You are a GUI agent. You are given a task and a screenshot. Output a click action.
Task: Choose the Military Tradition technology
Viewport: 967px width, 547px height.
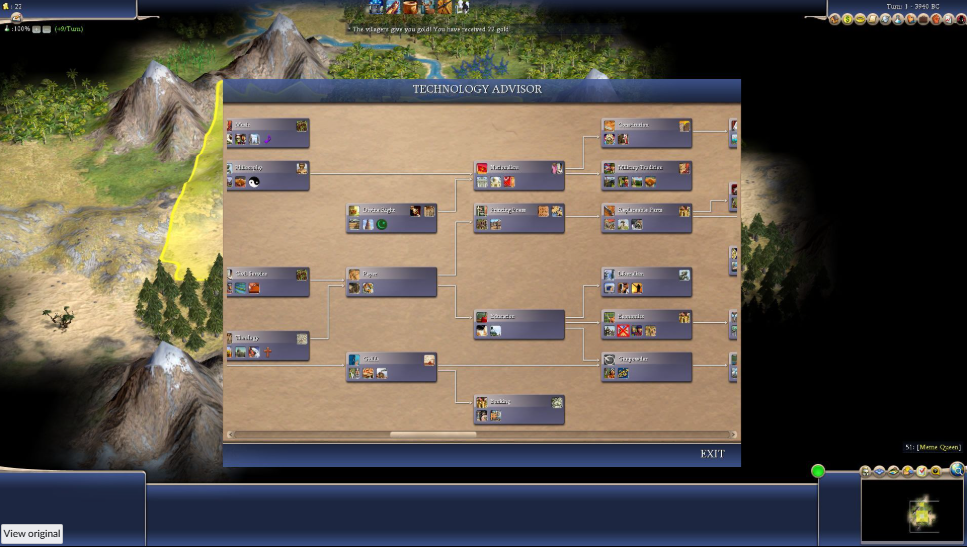pyautogui.click(x=646, y=175)
